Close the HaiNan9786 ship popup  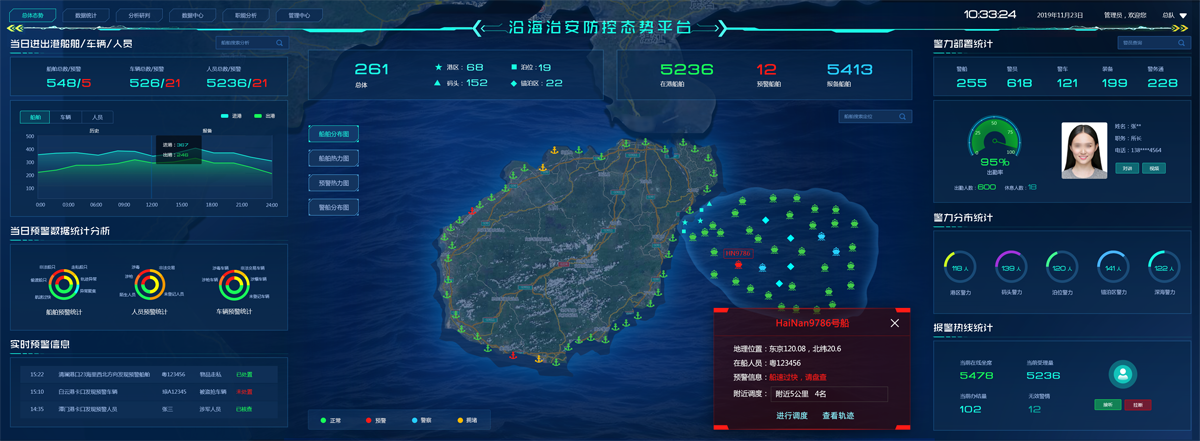(895, 323)
